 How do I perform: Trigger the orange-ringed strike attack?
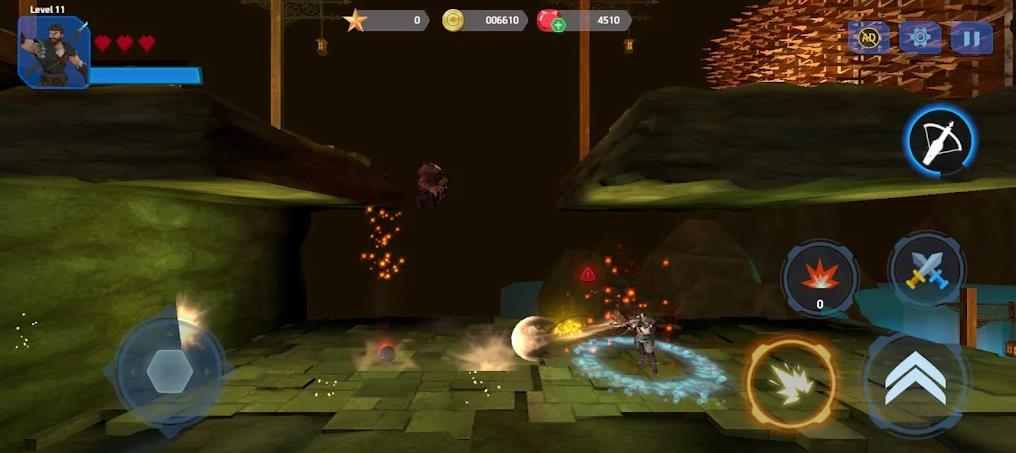pyautogui.click(x=790, y=383)
